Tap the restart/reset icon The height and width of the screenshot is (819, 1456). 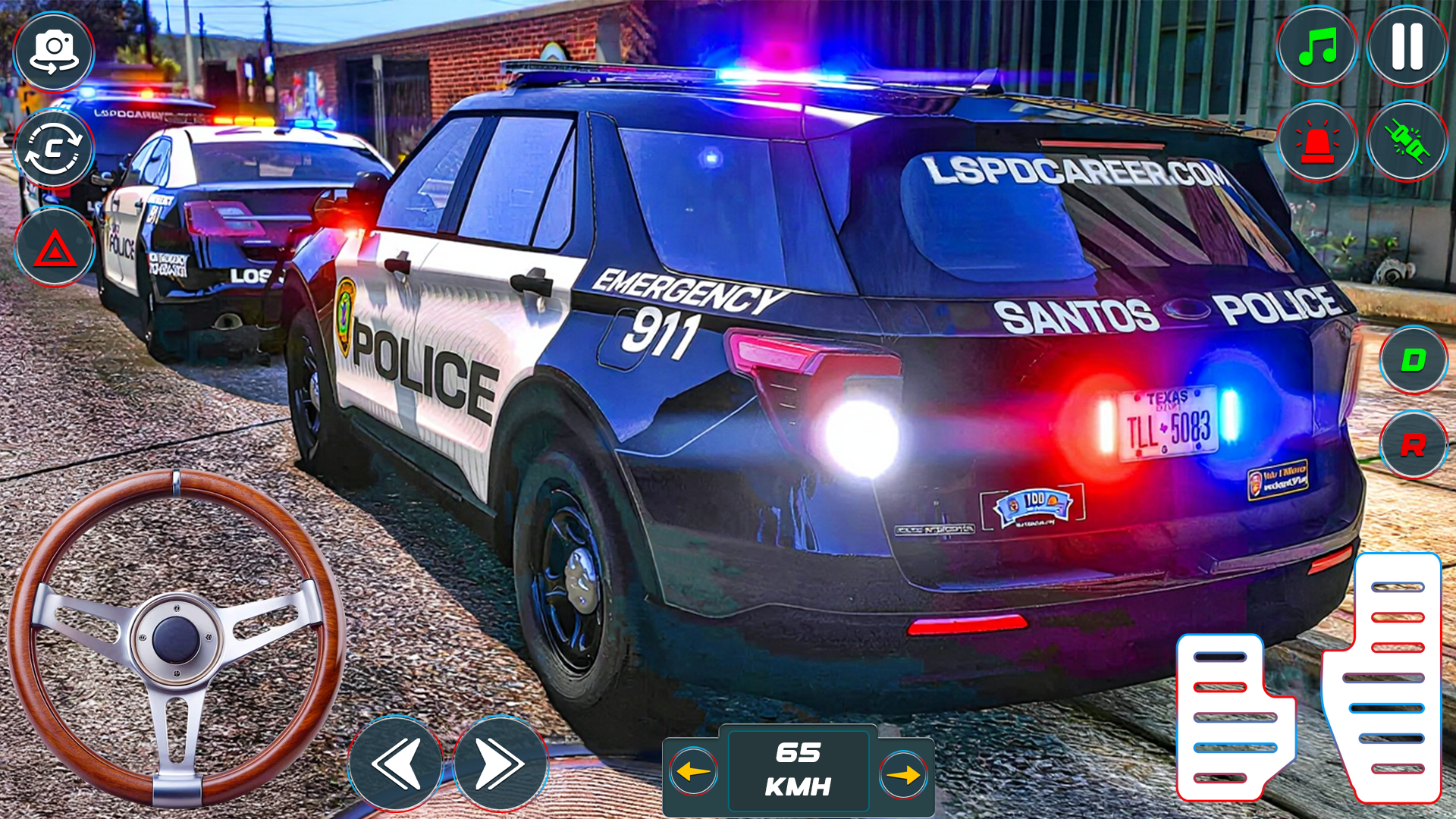tap(54, 149)
